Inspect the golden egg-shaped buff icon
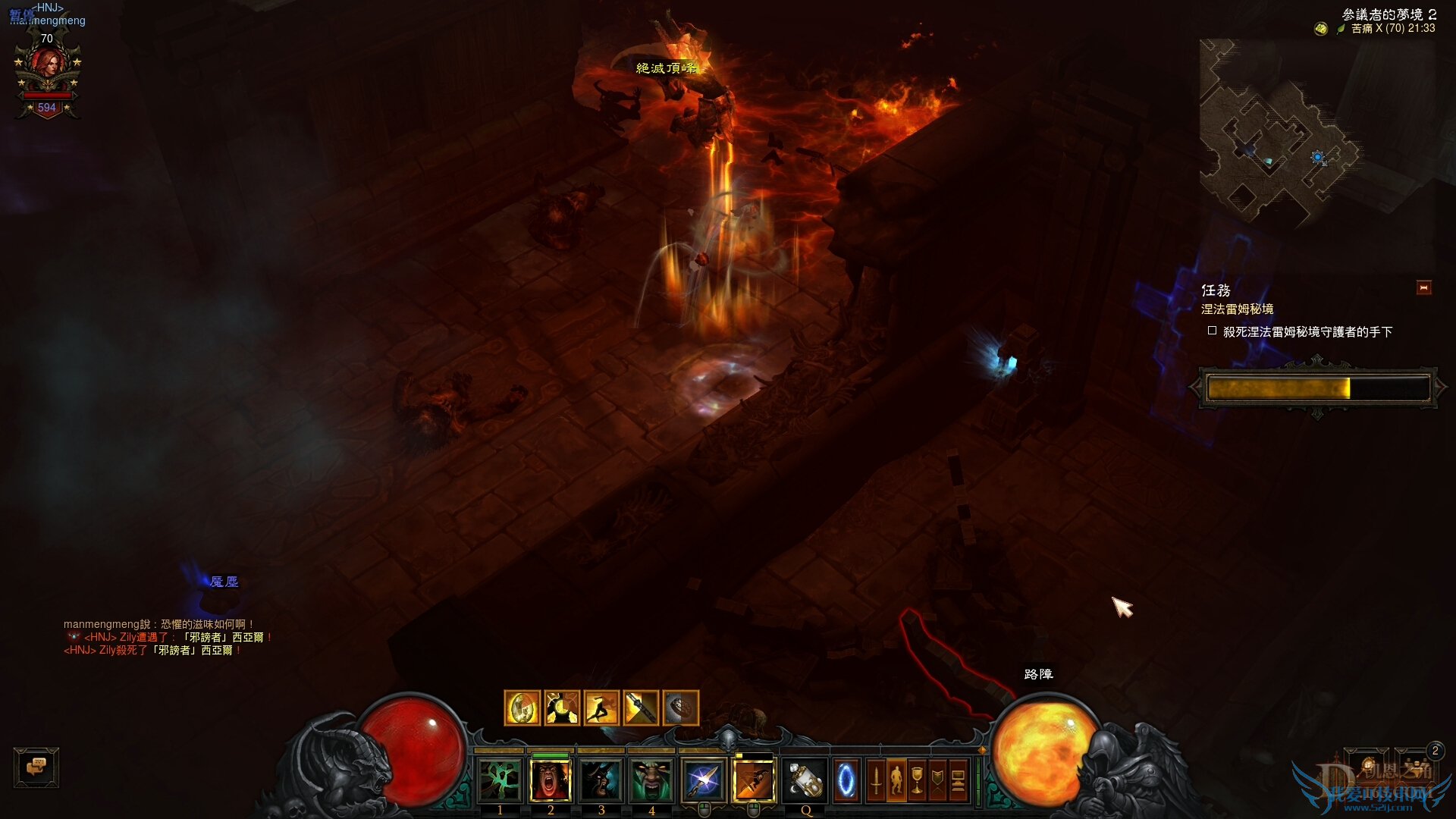The width and height of the screenshot is (1456, 819). pos(522,709)
